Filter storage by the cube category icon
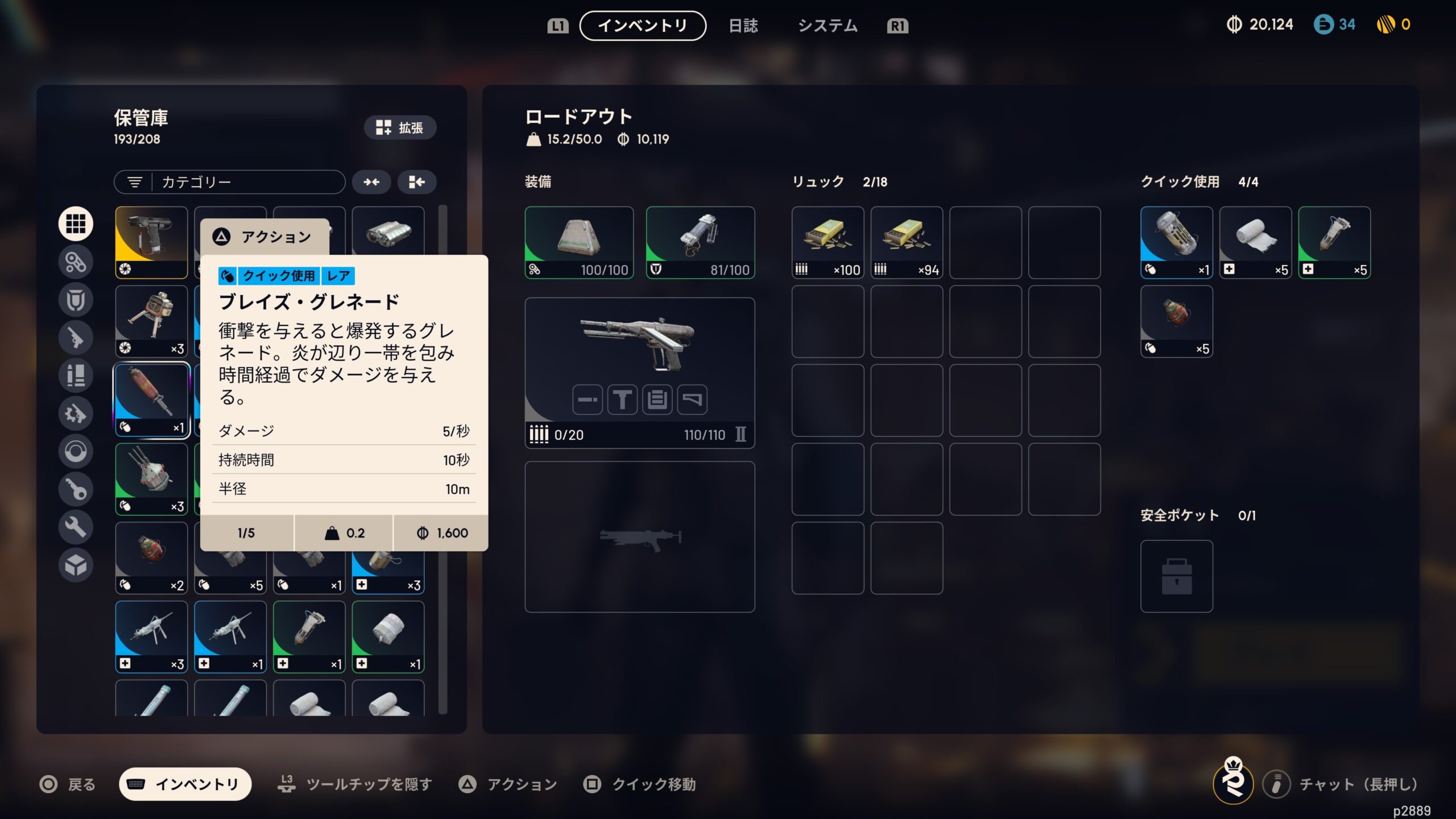This screenshot has height=819, width=1456. [76, 565]
